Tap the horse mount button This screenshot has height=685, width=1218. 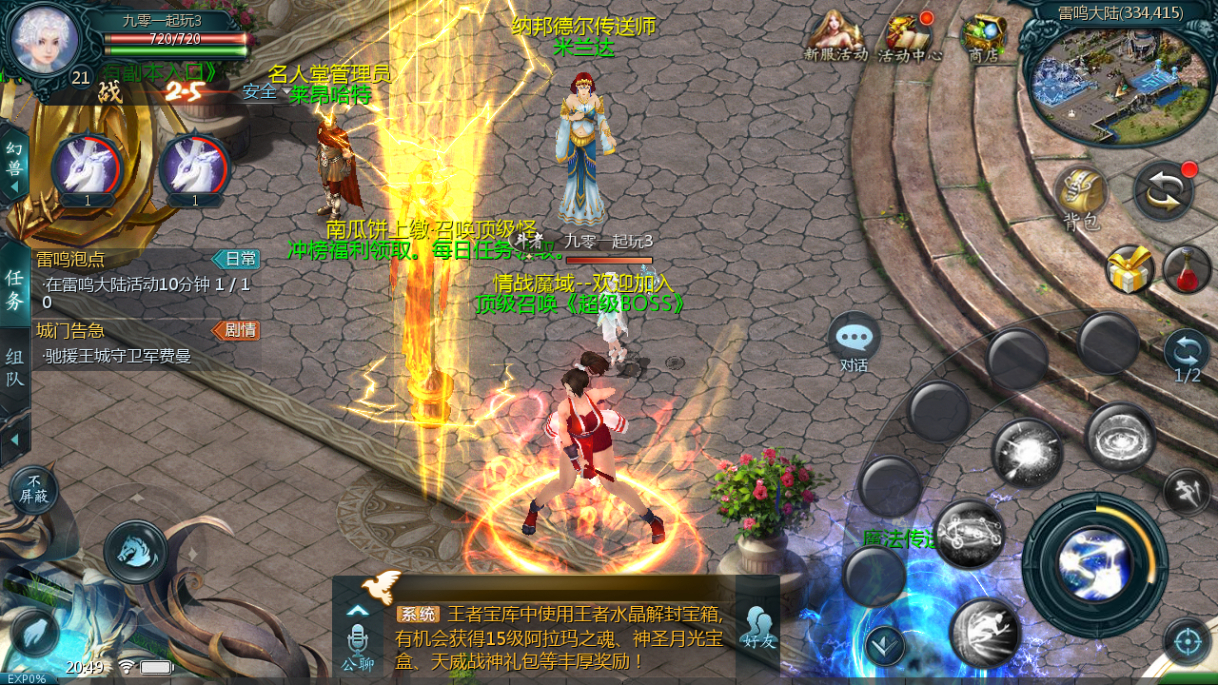pos(135,552)
